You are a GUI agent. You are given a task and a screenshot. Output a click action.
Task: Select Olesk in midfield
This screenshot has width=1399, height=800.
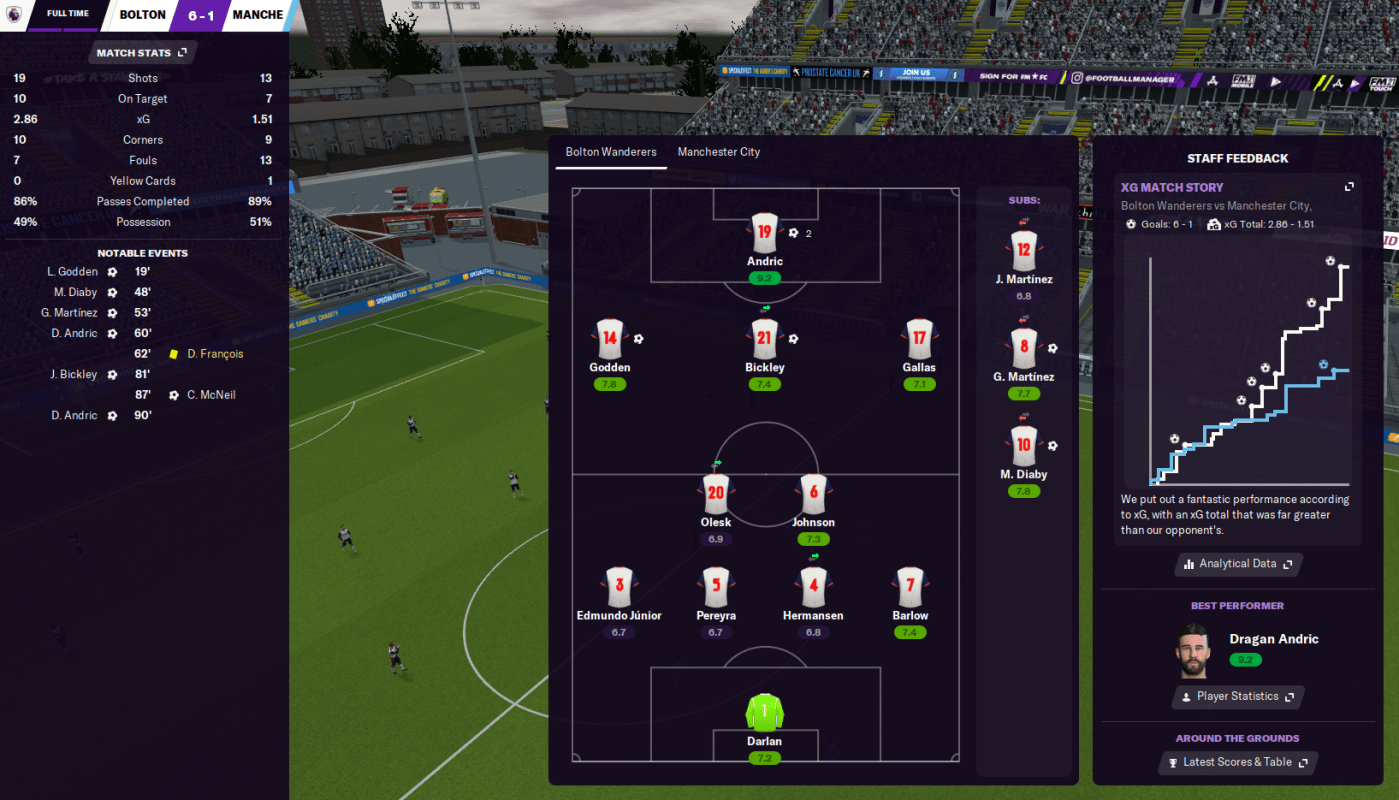716,494
